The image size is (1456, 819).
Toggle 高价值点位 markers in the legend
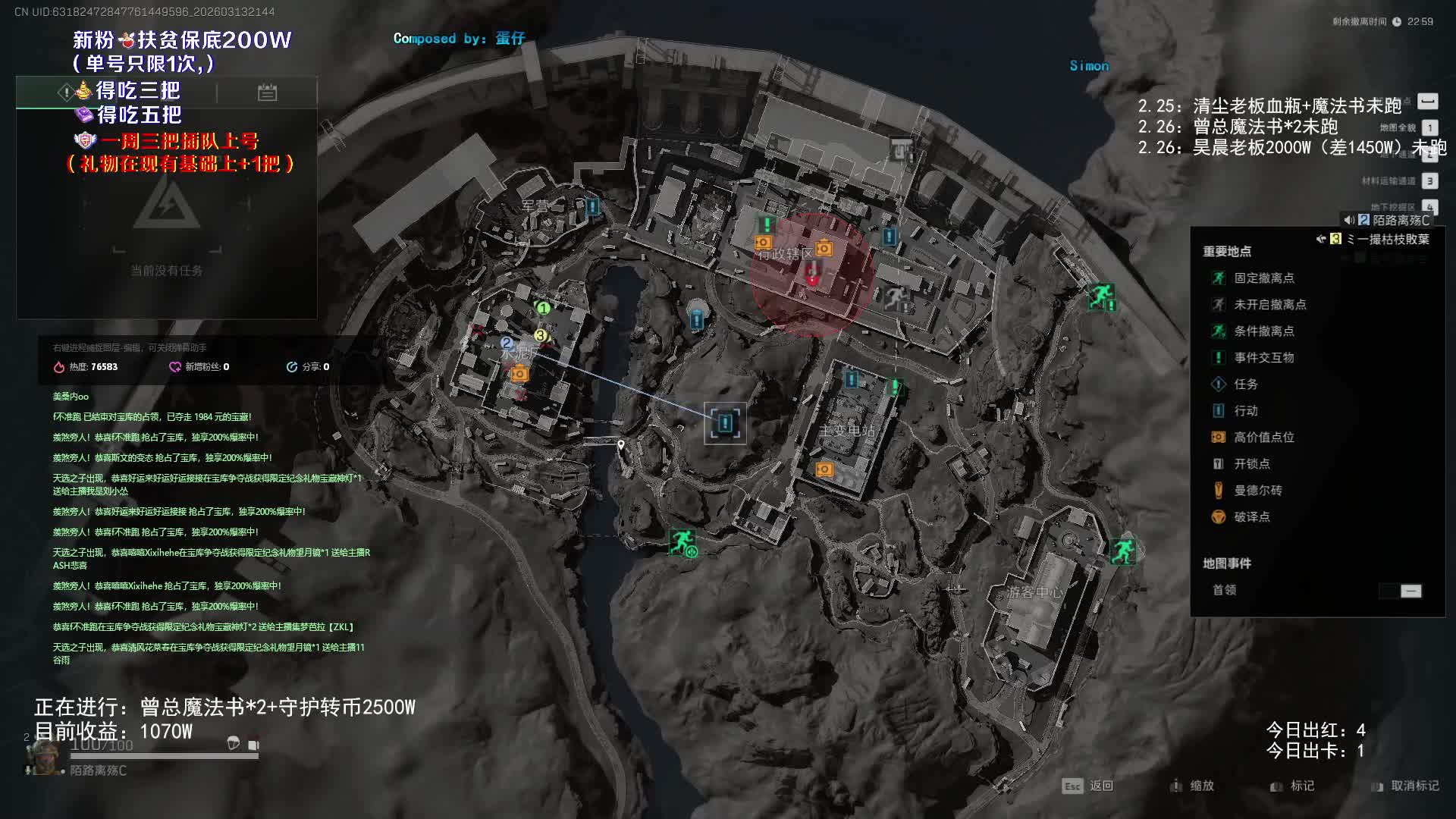[x=1263, y=438]
